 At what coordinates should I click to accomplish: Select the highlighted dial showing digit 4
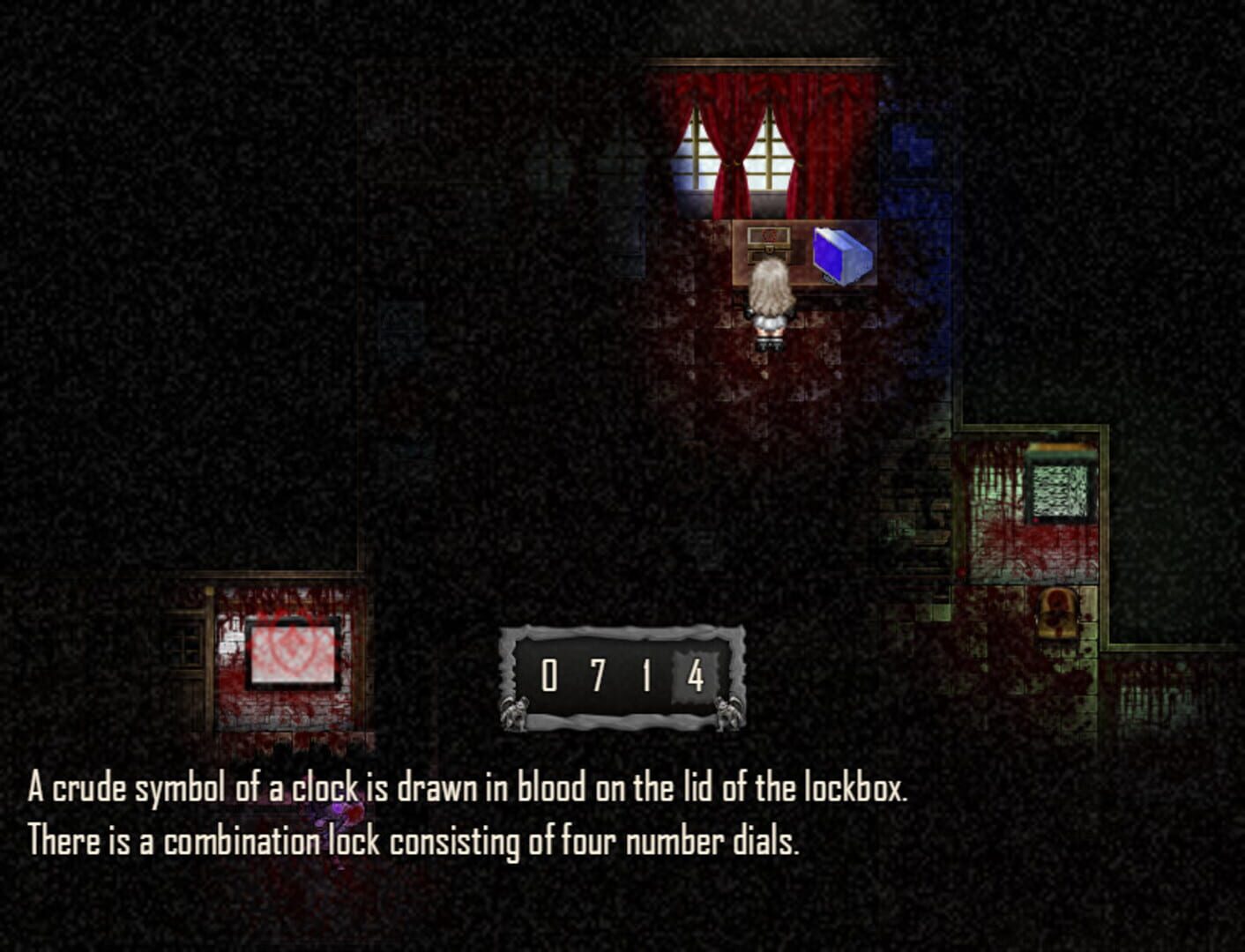point(697,674)
